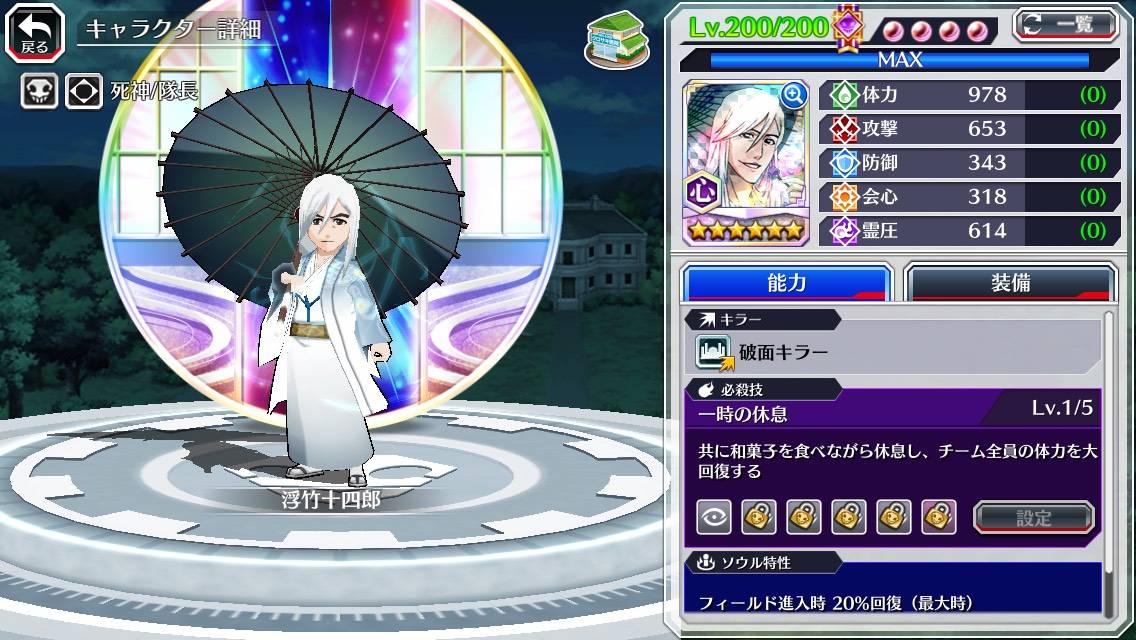1136x640 pixels.
Task: Toggle the eye preview icon
Action: (x=714, y=517)
